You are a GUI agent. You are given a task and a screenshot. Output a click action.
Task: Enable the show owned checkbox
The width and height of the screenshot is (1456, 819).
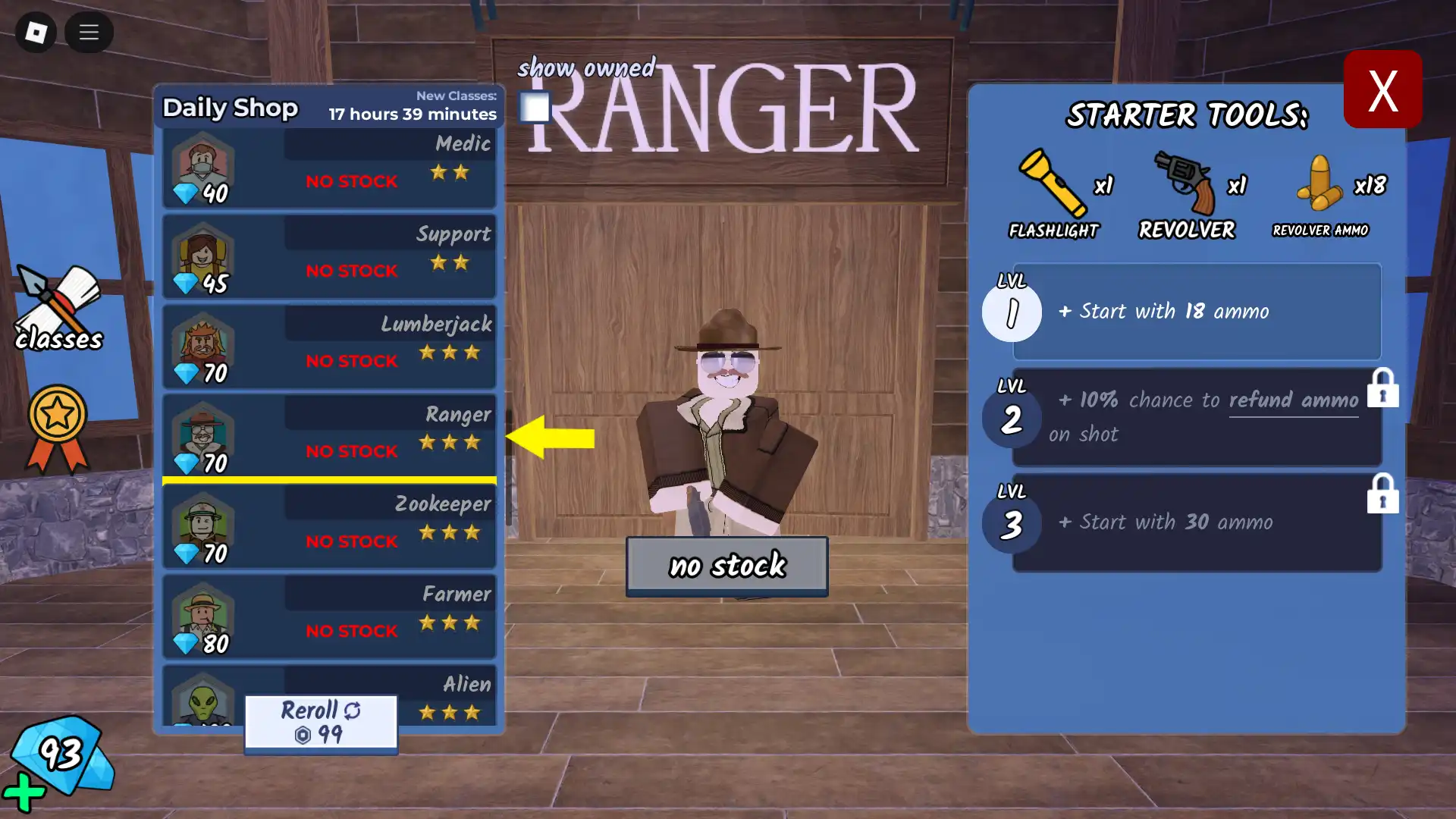pos(535,108)
